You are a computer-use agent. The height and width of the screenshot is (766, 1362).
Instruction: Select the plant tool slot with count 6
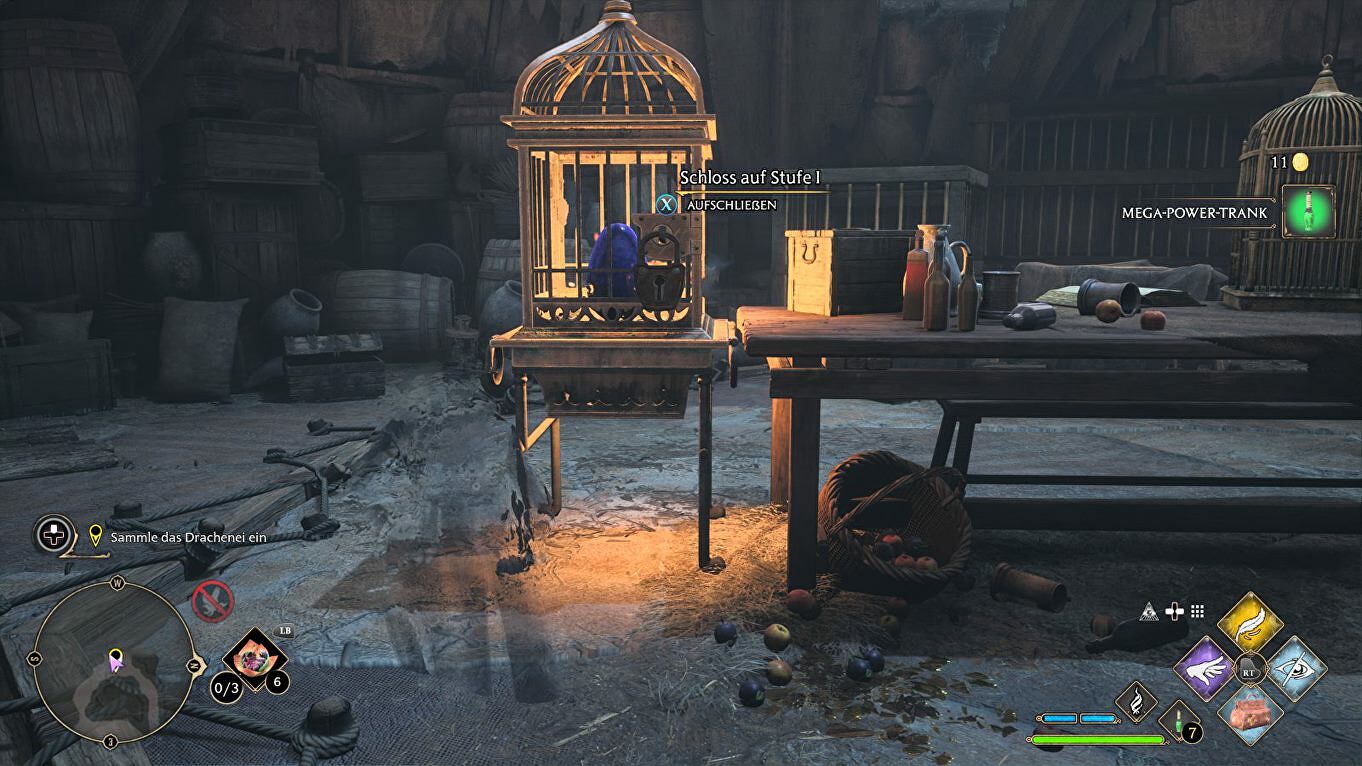tap(254, 658)
